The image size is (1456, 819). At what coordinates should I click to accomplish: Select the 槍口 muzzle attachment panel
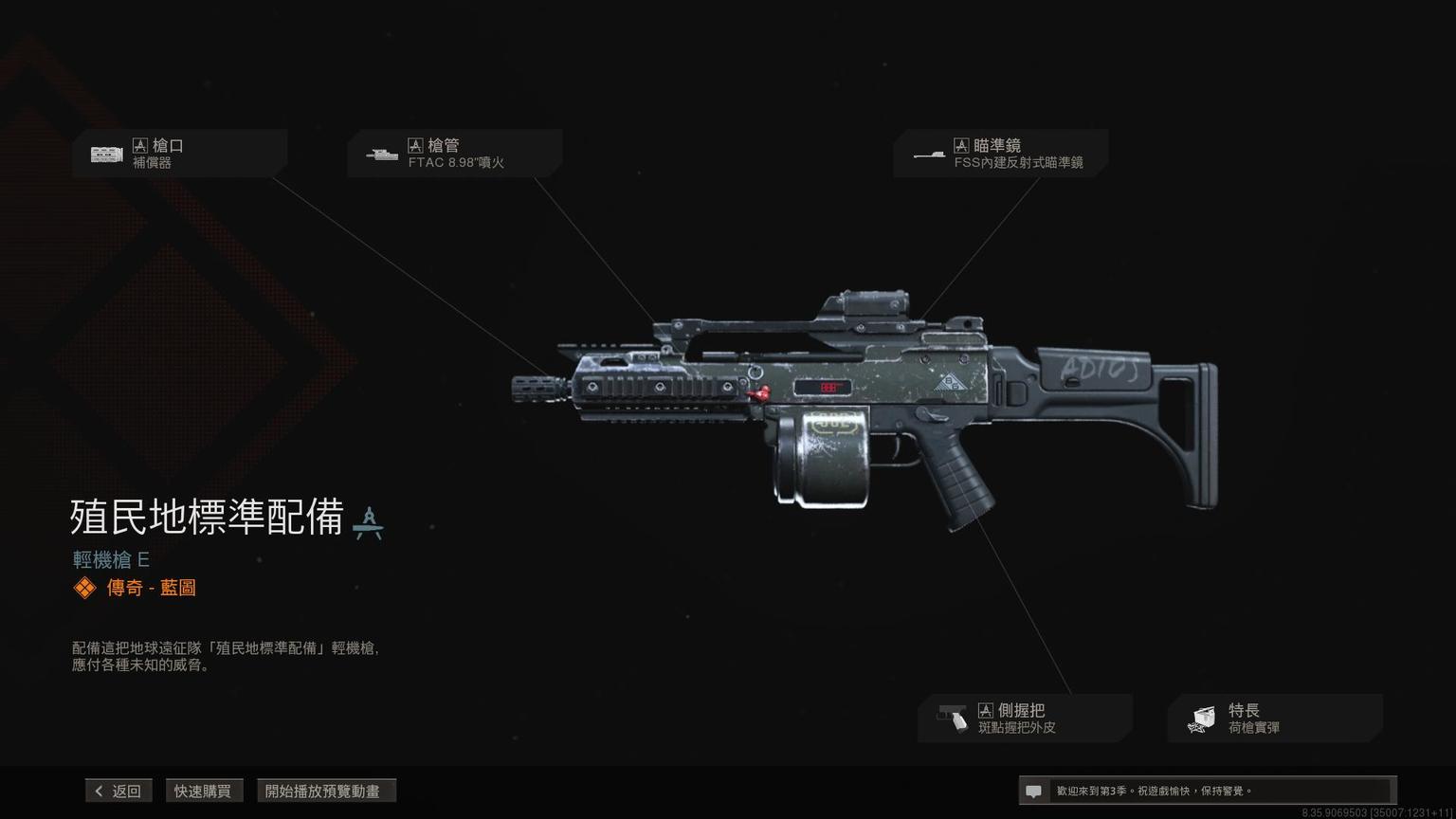coord(179,154)
